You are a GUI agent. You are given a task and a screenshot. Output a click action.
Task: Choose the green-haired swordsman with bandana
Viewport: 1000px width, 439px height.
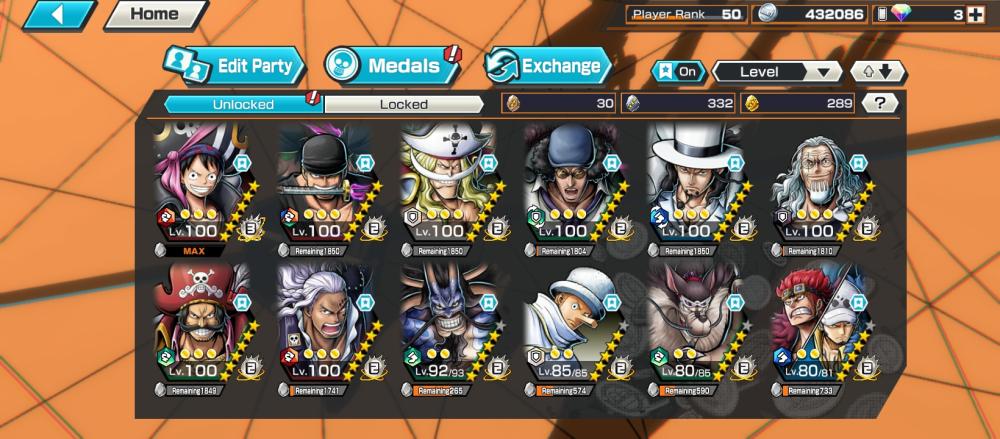coord(328,185)
